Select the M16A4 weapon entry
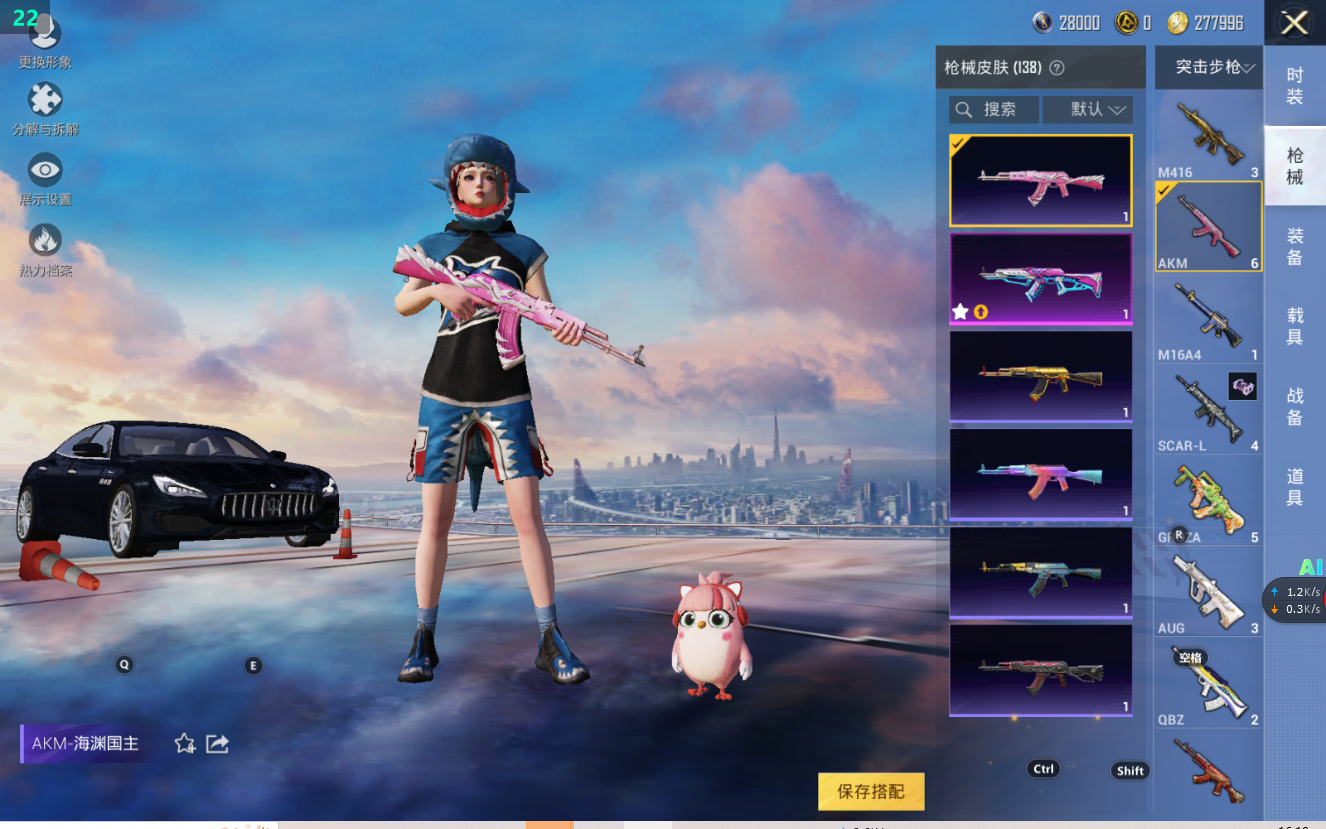 coord(1208,319)
